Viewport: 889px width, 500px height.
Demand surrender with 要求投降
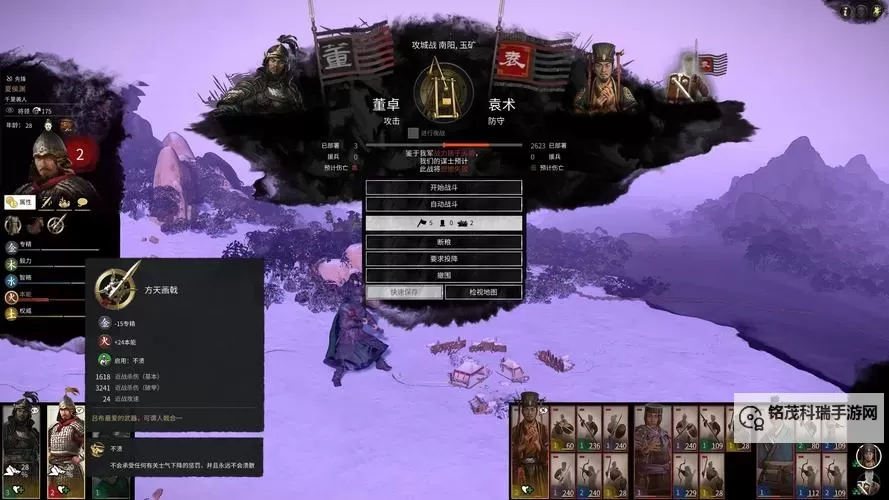[x=443, y=259]
